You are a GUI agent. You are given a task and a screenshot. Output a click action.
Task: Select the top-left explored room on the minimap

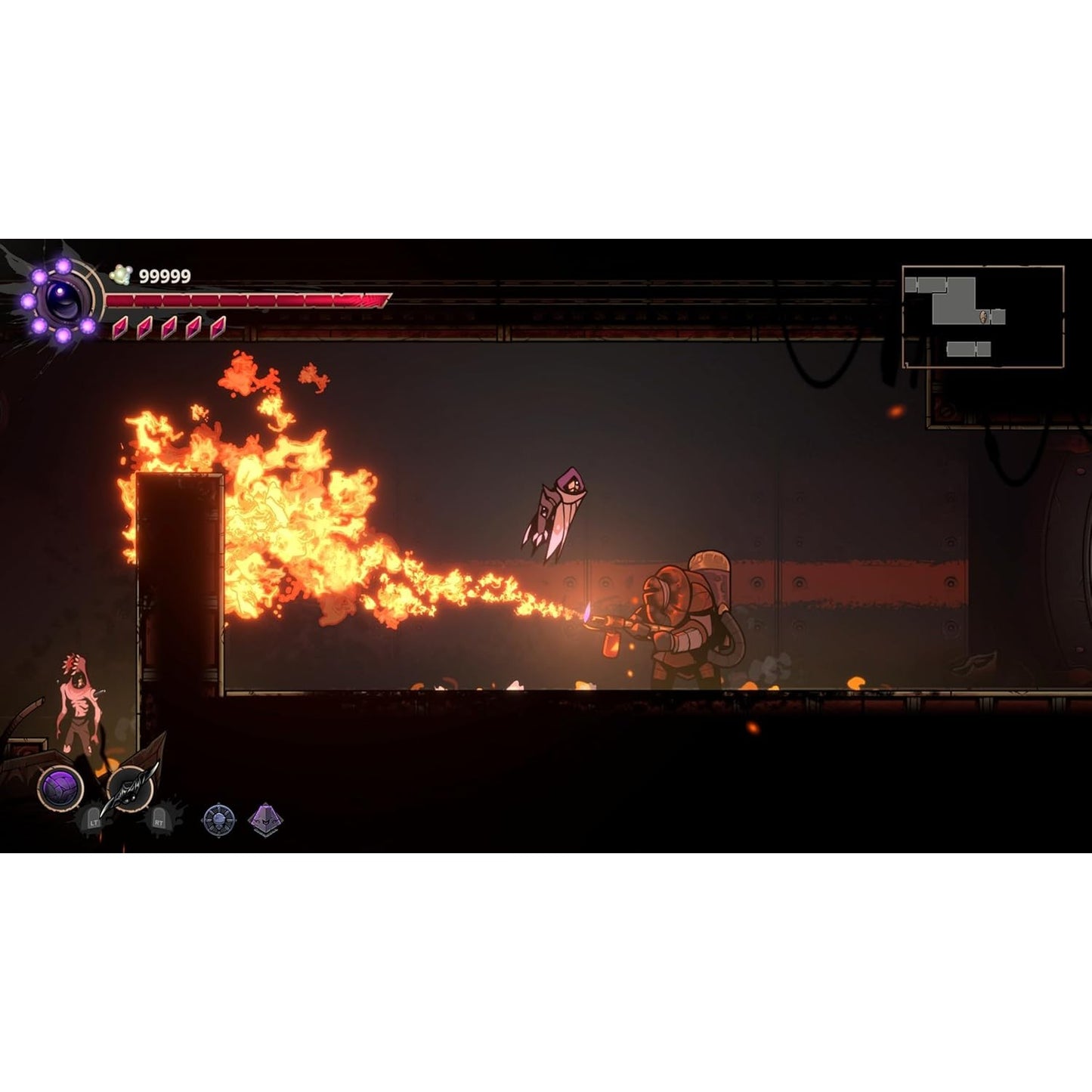(911, 284)
